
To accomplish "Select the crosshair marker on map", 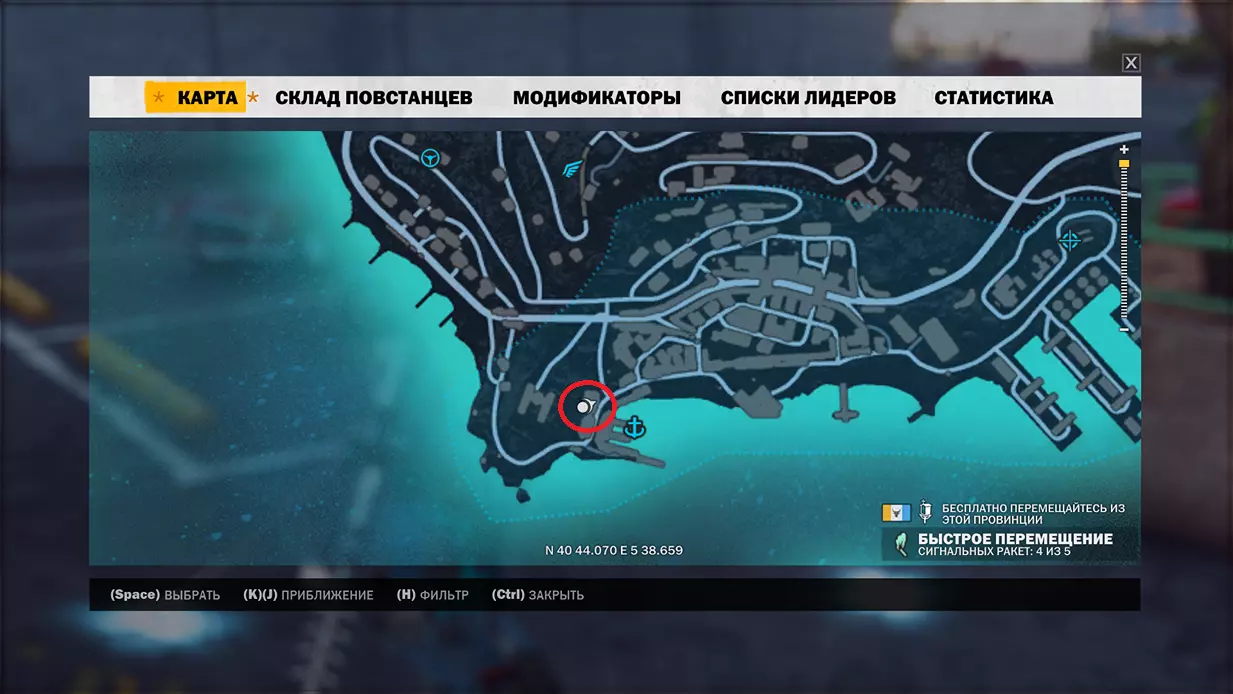I will pos(1069,240).
